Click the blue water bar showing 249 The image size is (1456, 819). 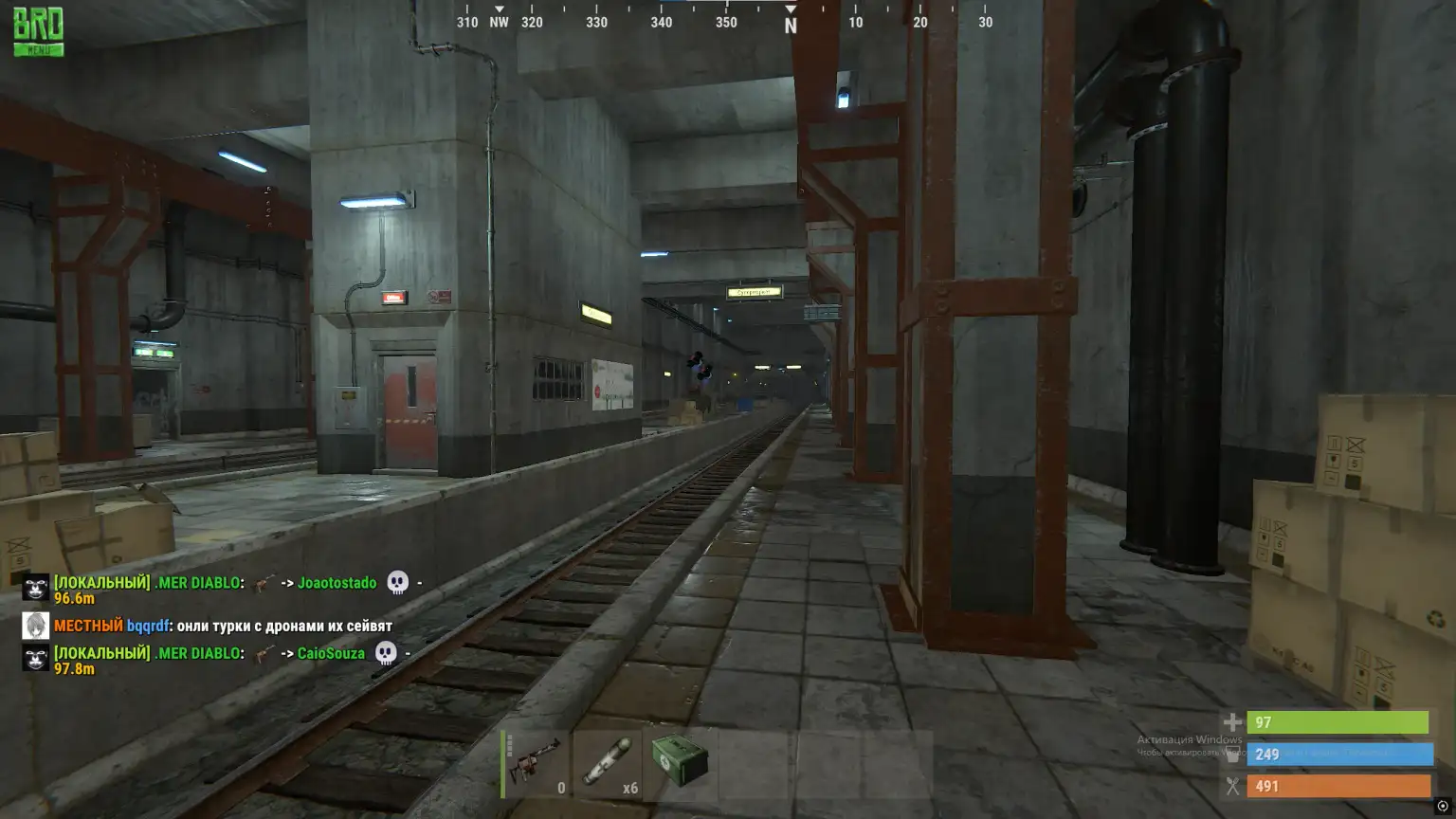pos(1339,754)
